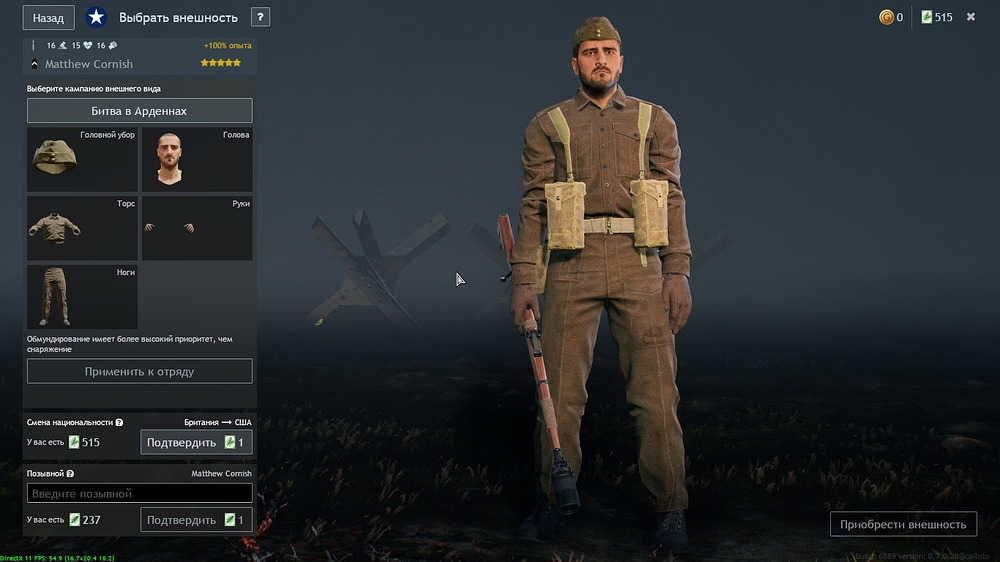Choose the Торс torso slot
Image resolution: width=1000 pixels, height=562 pixels.
click(x=82, y=229)
